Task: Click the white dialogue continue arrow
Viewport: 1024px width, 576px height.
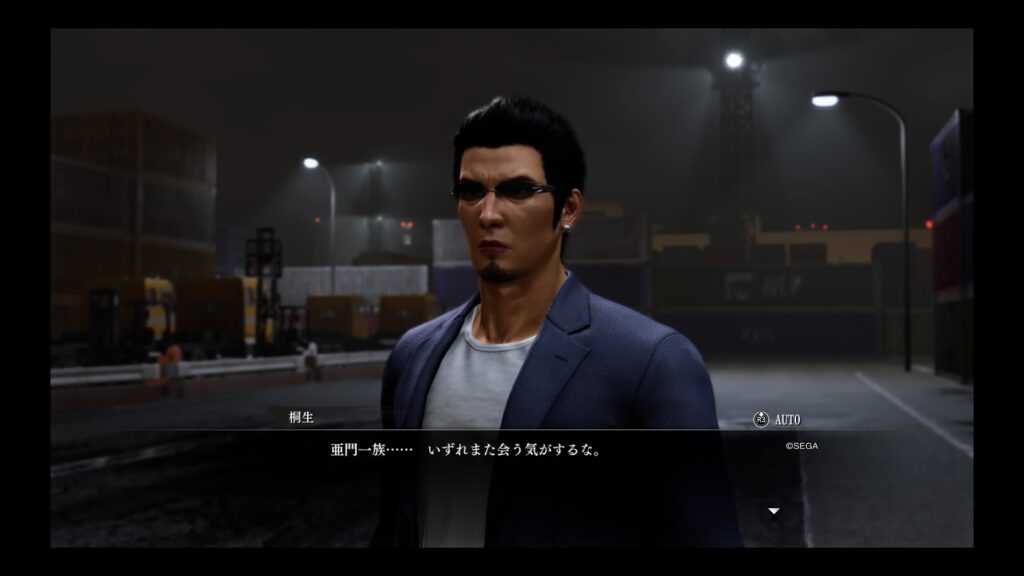Action: point(773,511)
